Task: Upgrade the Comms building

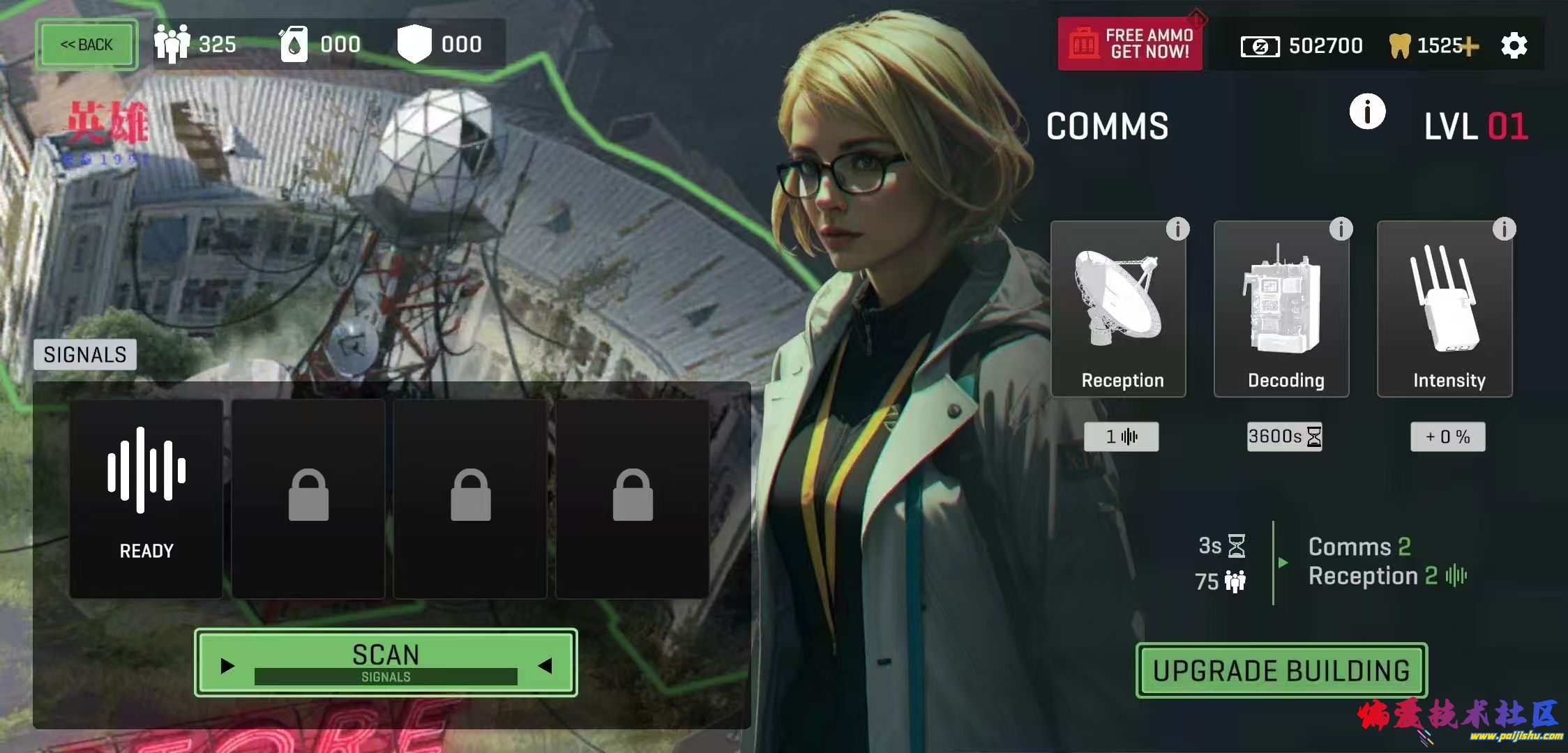Action: [x=1281, y=671]
